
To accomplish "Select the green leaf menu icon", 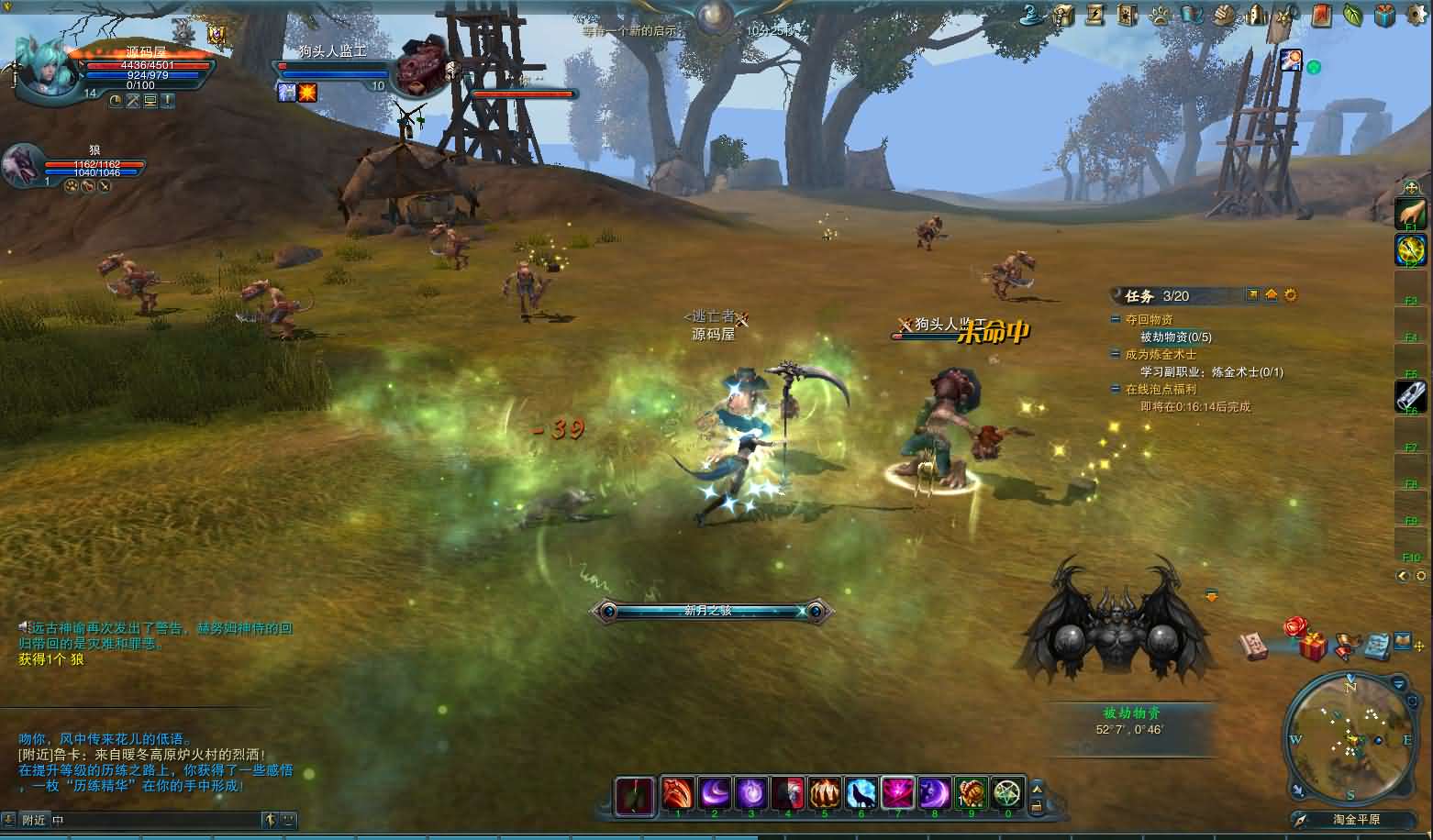I will tap(1352, 14).
